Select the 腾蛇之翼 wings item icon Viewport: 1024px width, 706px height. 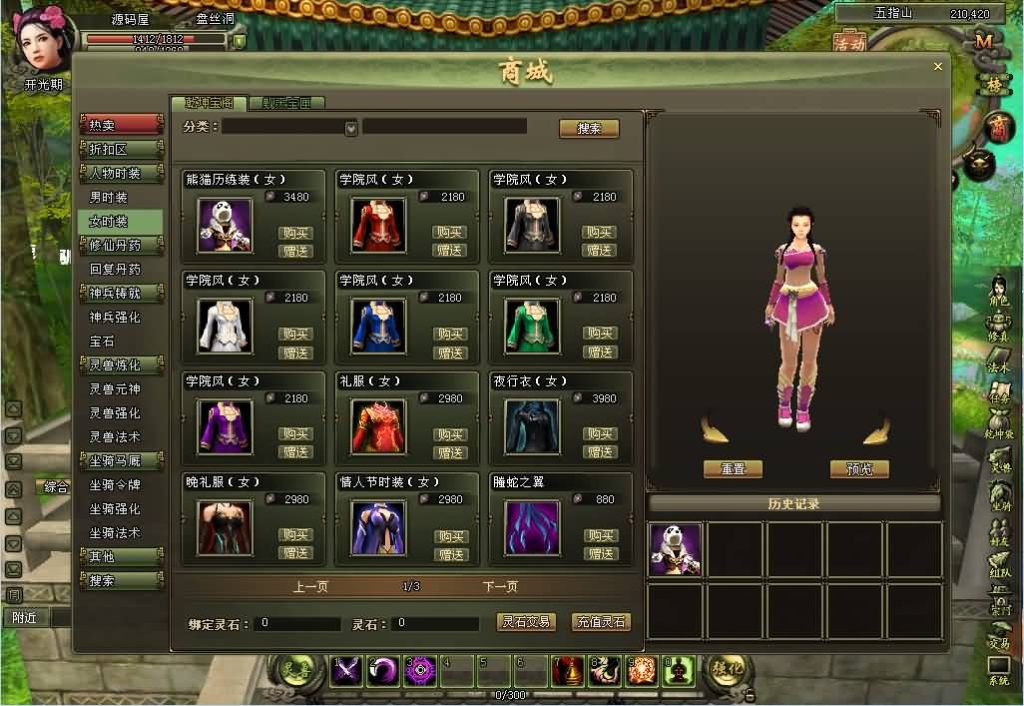[531, 527]
